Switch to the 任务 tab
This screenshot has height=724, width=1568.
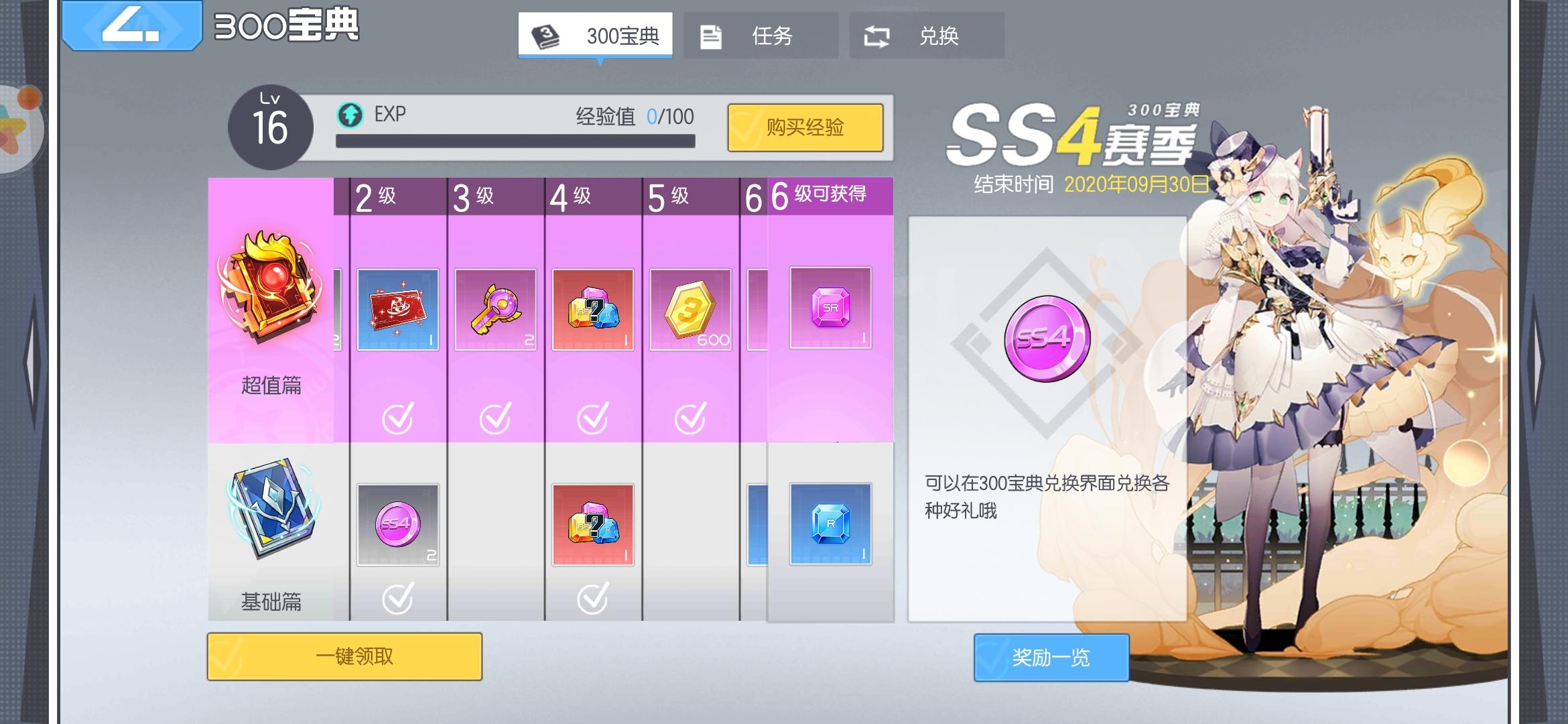click(x=761, y=37)
